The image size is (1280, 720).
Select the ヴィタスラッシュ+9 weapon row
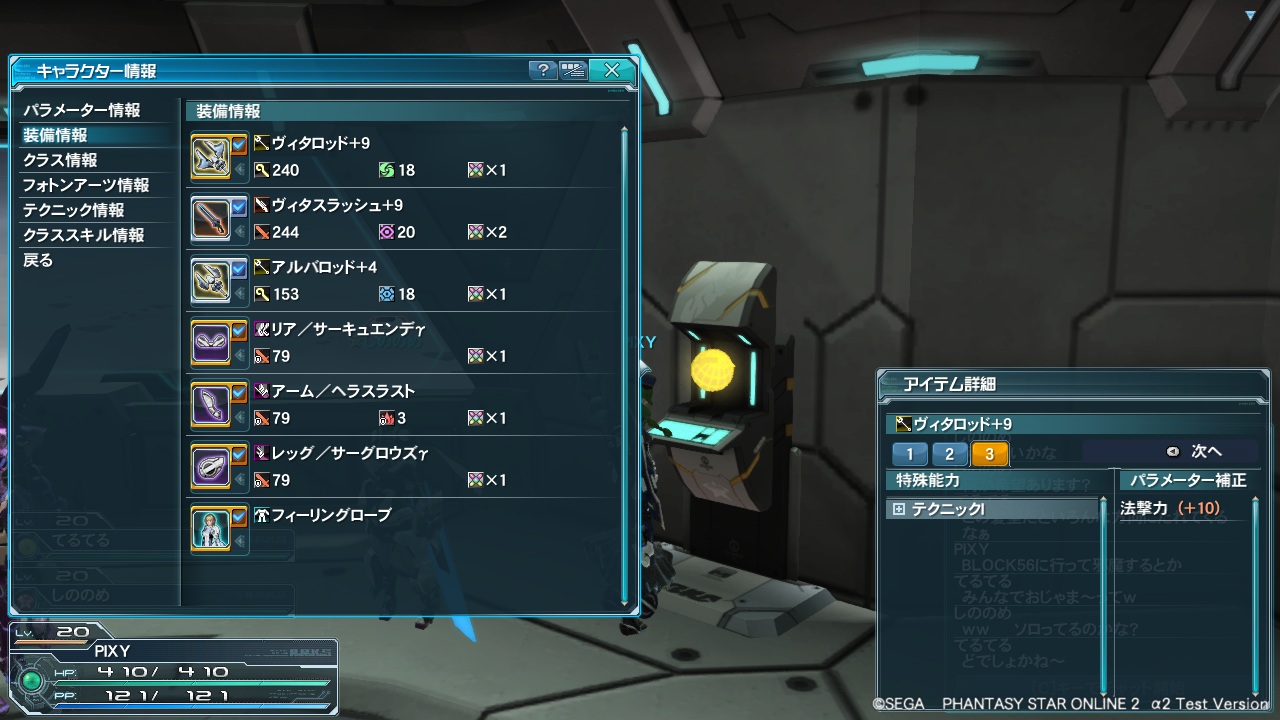(400, 219)
